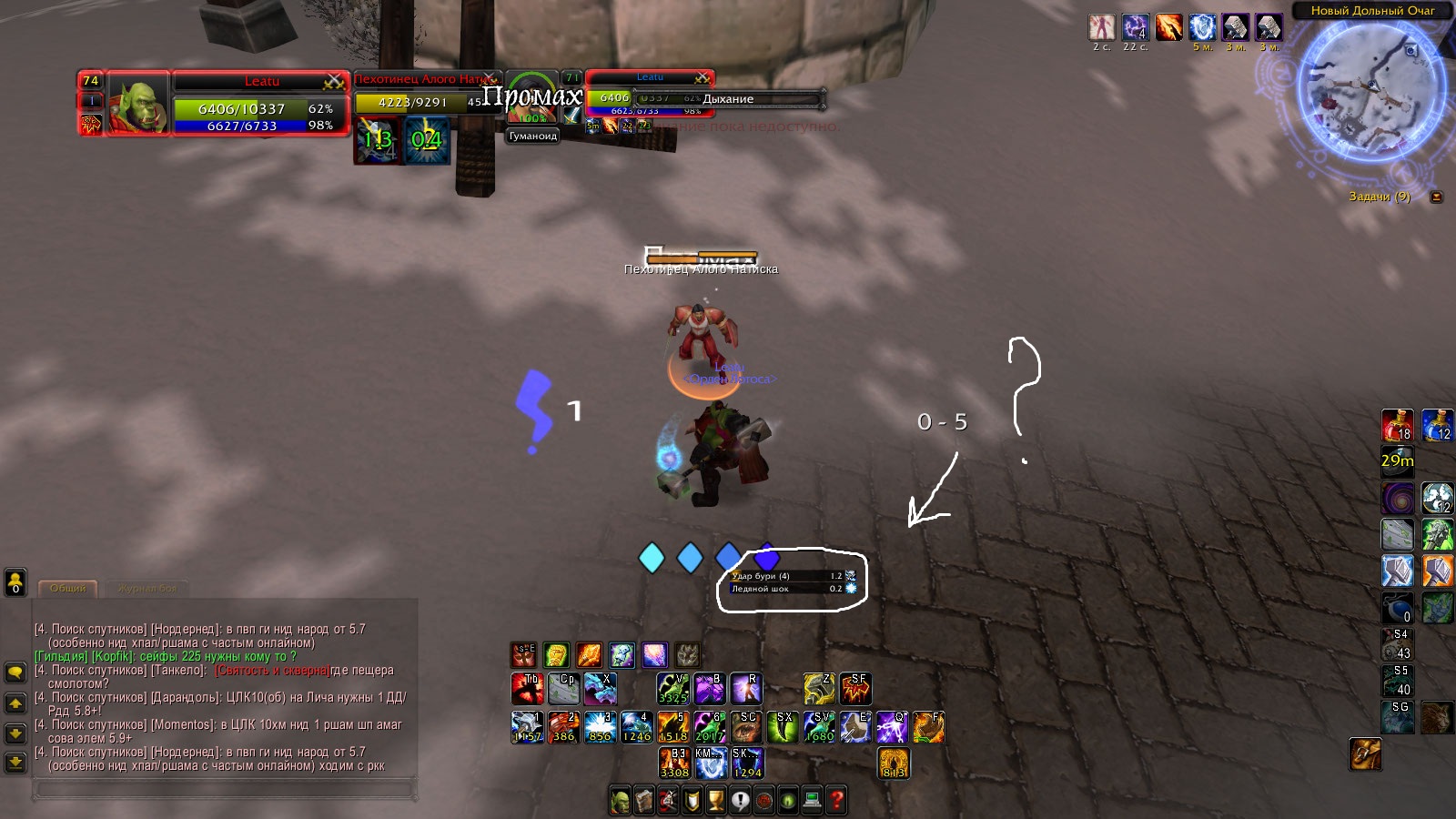The height and width of the screenshot is (819, 1456).
Task: Open the spellbook from the micro menu
Action: tap(644, 801)
